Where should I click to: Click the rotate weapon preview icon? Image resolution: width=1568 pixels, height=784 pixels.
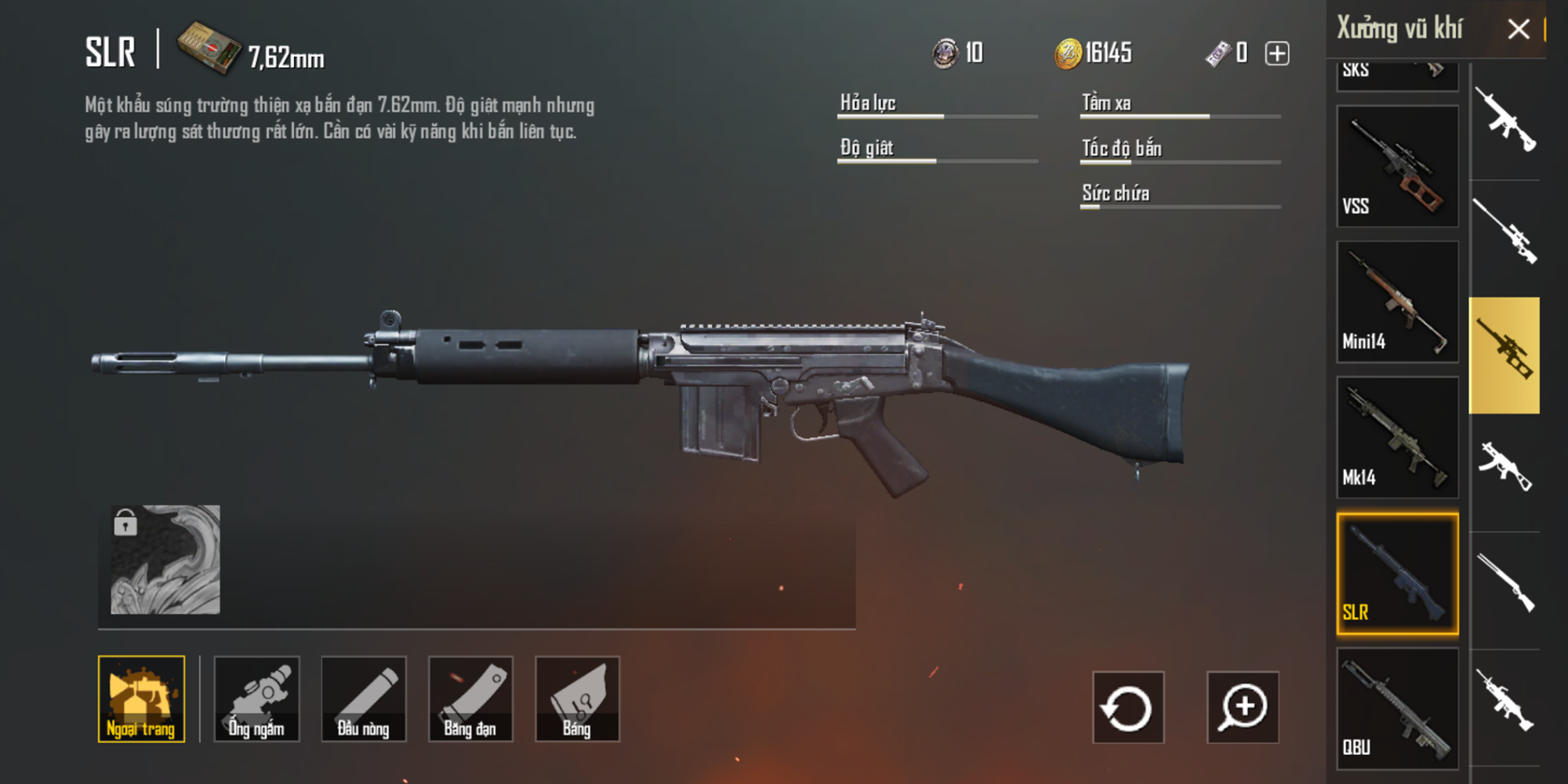tap(1129, 706)
